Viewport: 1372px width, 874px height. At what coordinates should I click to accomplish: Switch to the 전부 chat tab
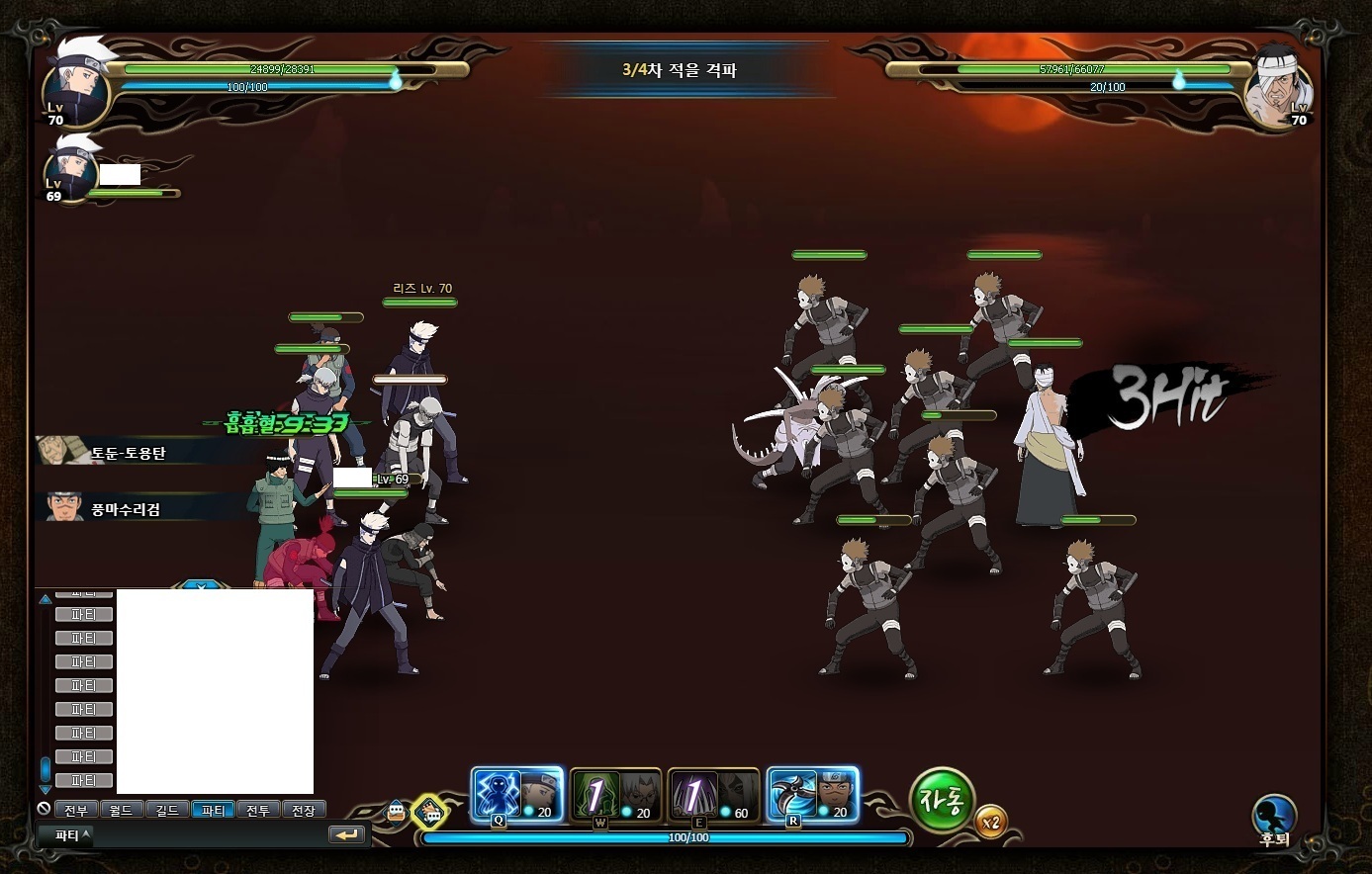[76, 810]
